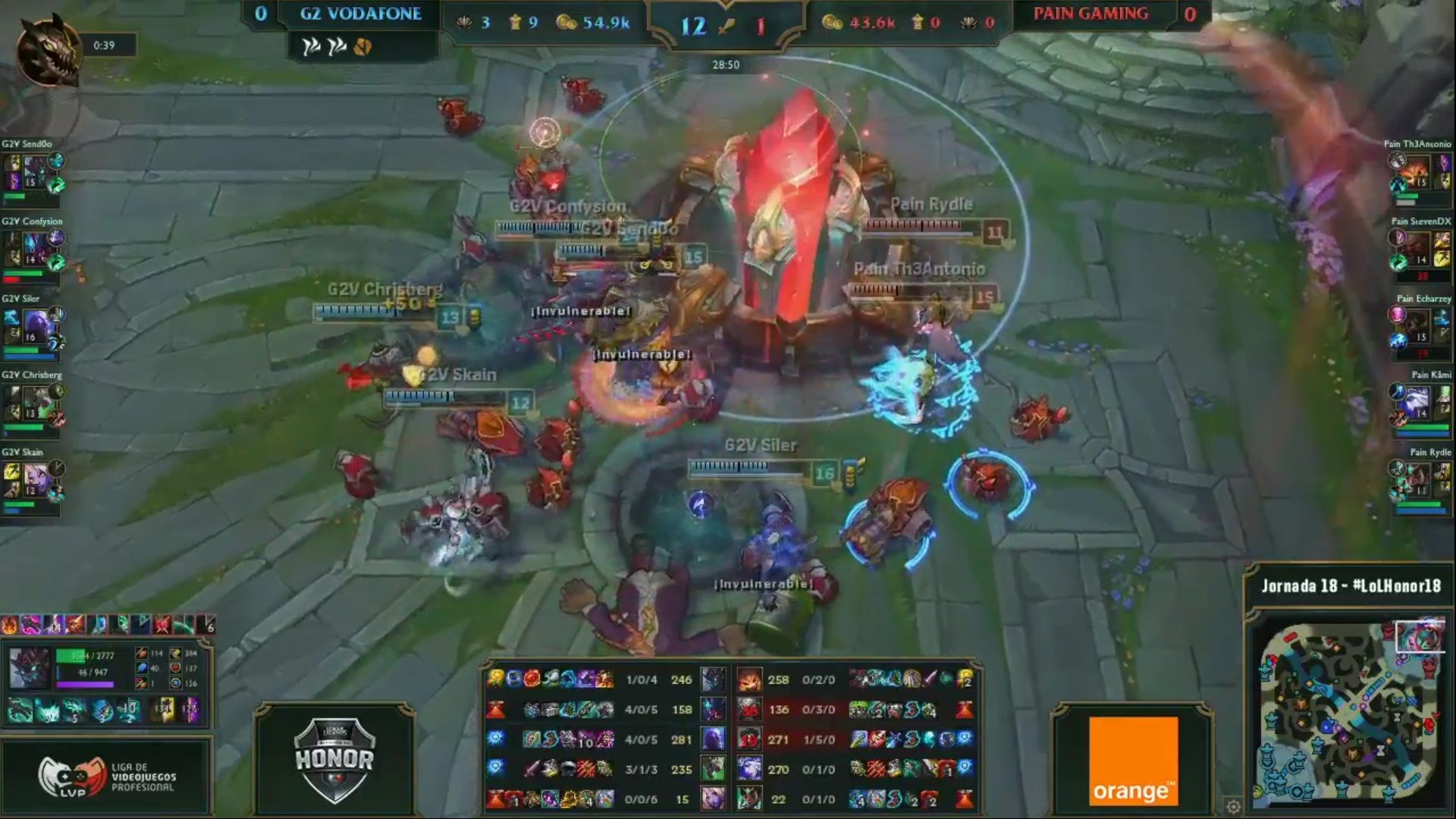Select the scoreboard entry showing 1/5/0 KDA
Viewport: 1456px width, 819px height.
click(819, 739)
